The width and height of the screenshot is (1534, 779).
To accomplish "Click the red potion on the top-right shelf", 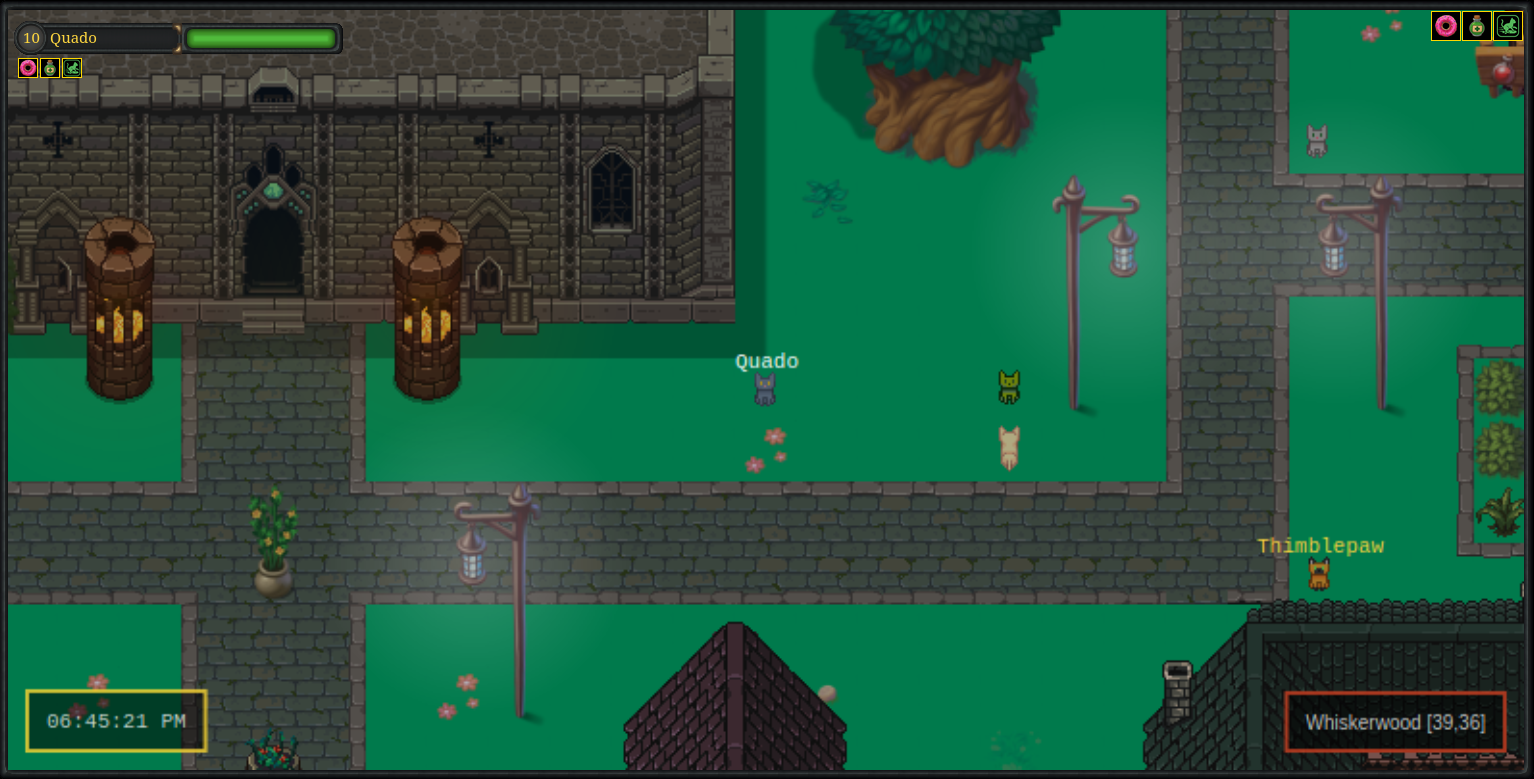I will [1501, 72].
